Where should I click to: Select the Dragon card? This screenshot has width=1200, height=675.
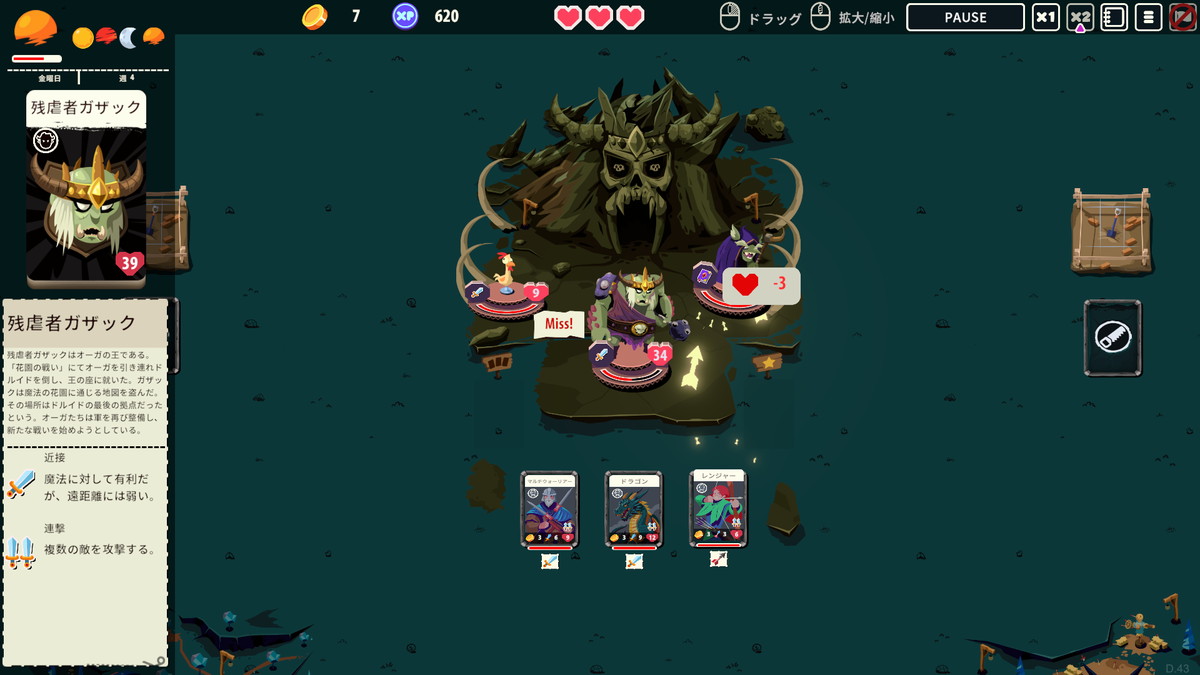point(633,509)
